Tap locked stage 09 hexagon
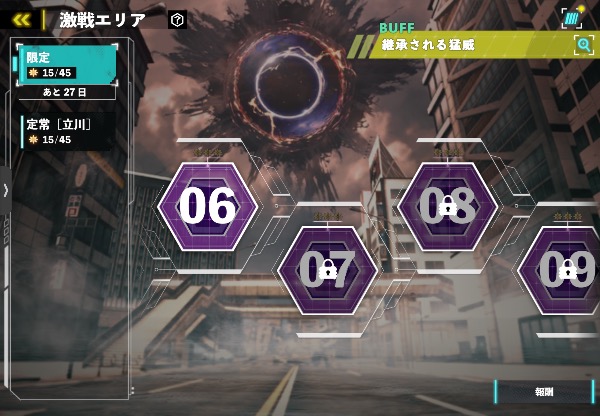The width and height of the screenshot is (600, 416). click(566, 269)
